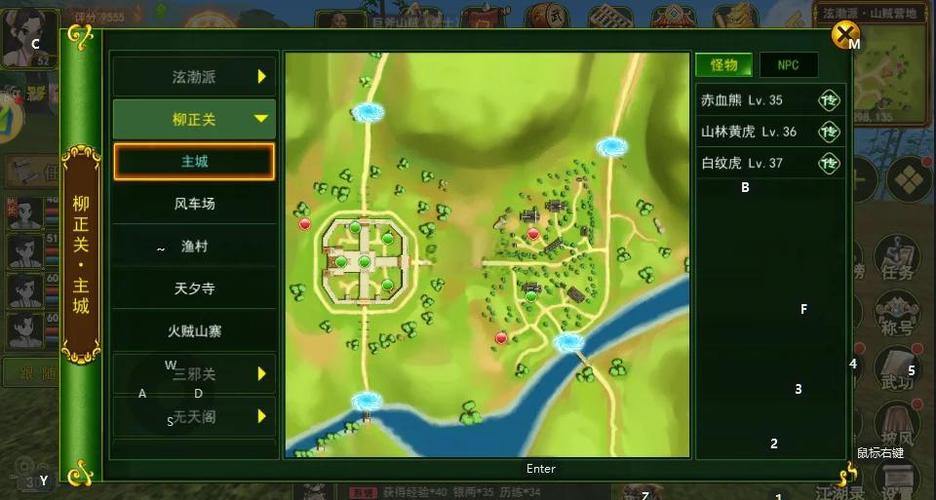
Task: Expand the 法渤派 region list
Action: [x=193, y=76]
